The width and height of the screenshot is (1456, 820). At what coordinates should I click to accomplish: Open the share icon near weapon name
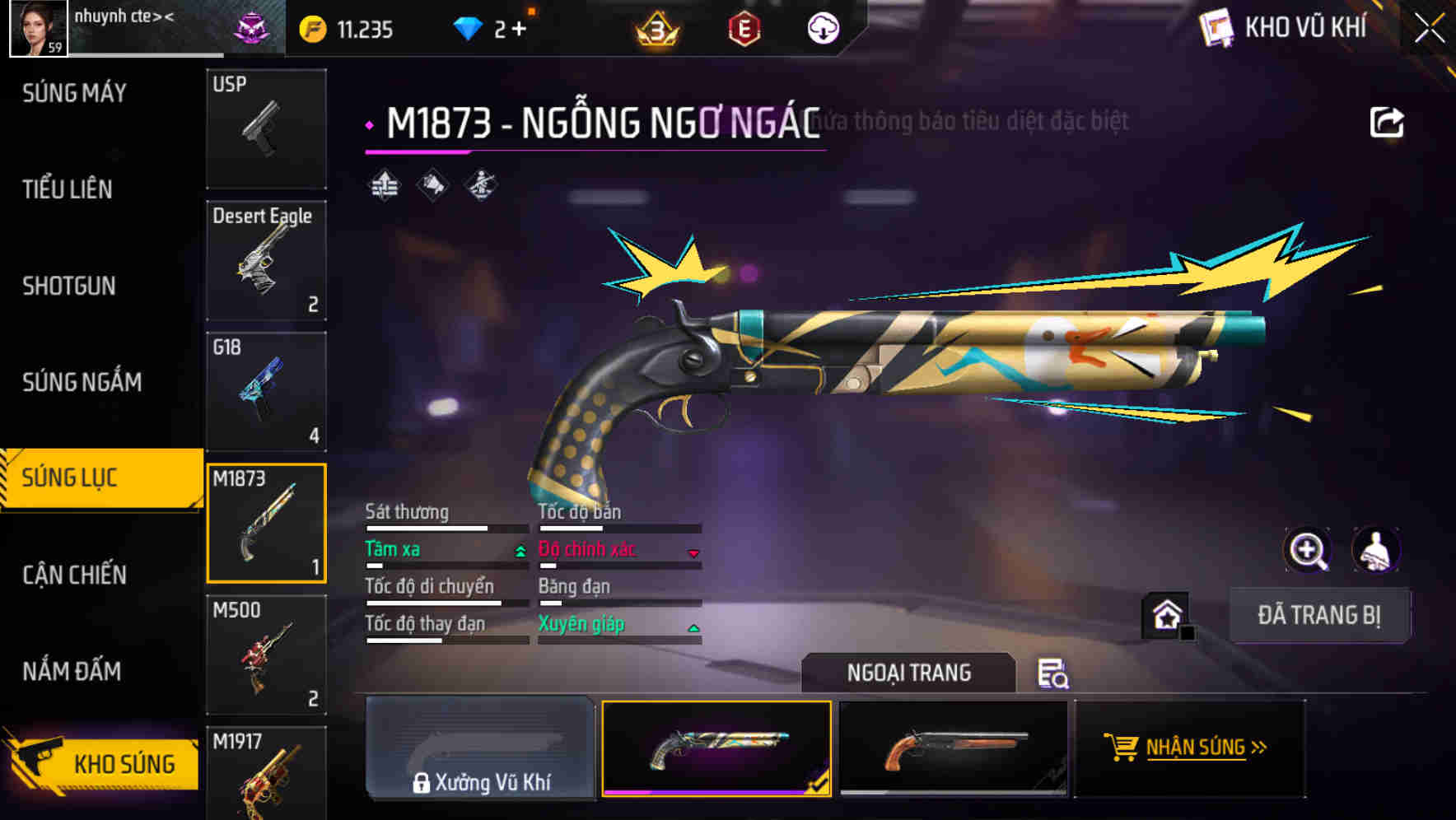point(1388,120)
